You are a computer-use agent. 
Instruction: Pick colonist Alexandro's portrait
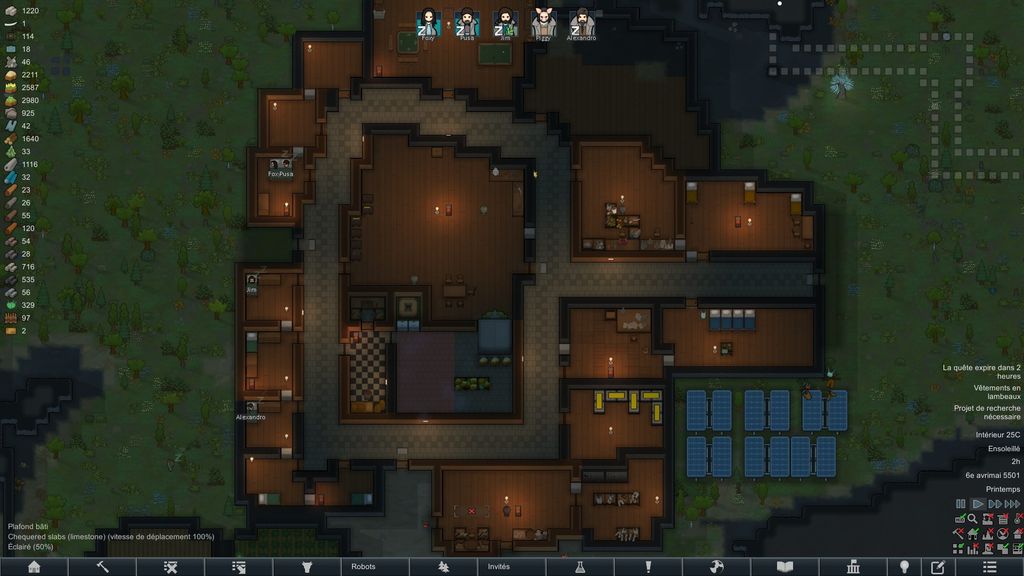(581, 23)
